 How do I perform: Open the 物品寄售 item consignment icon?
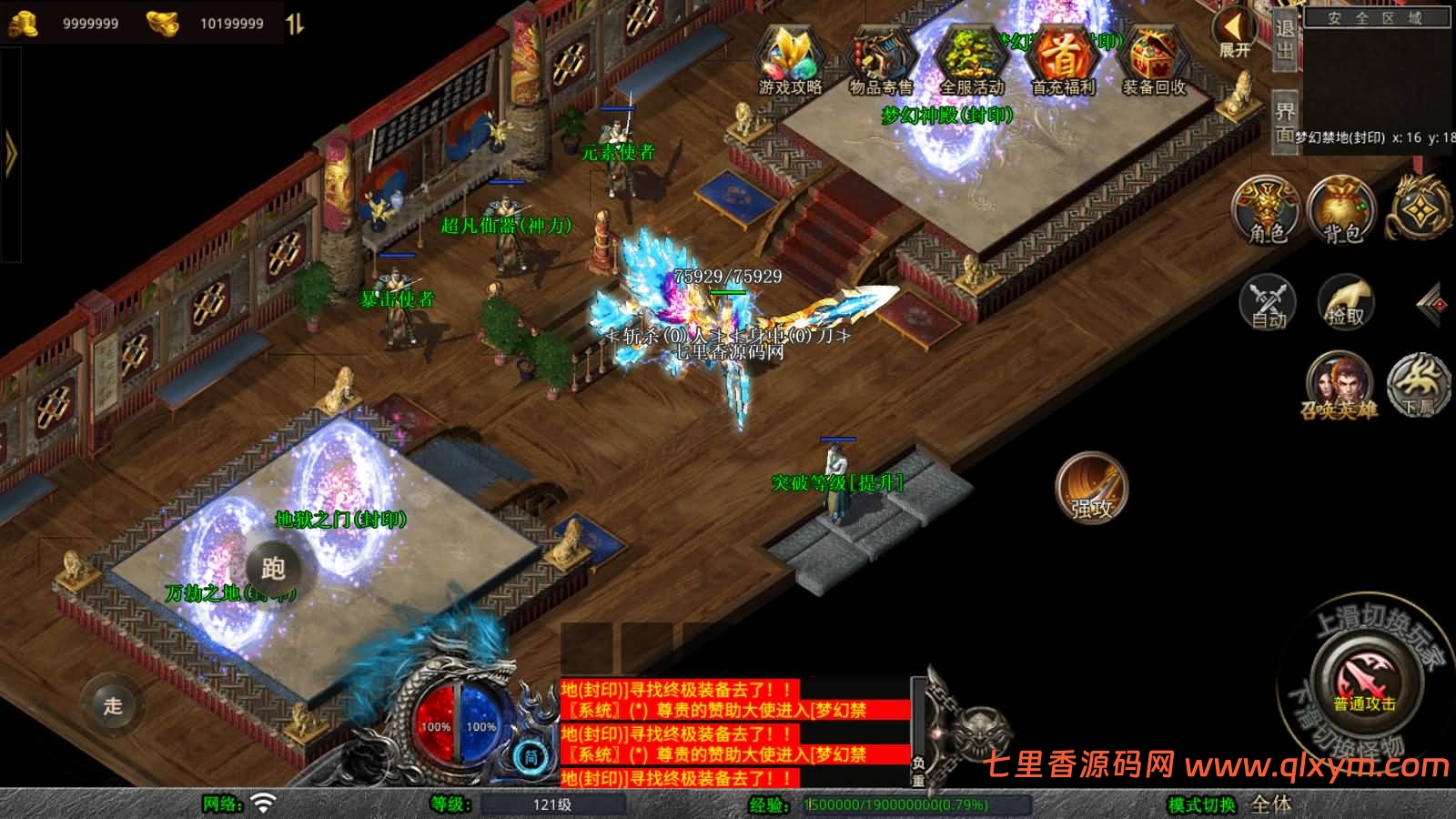[881, 56]
